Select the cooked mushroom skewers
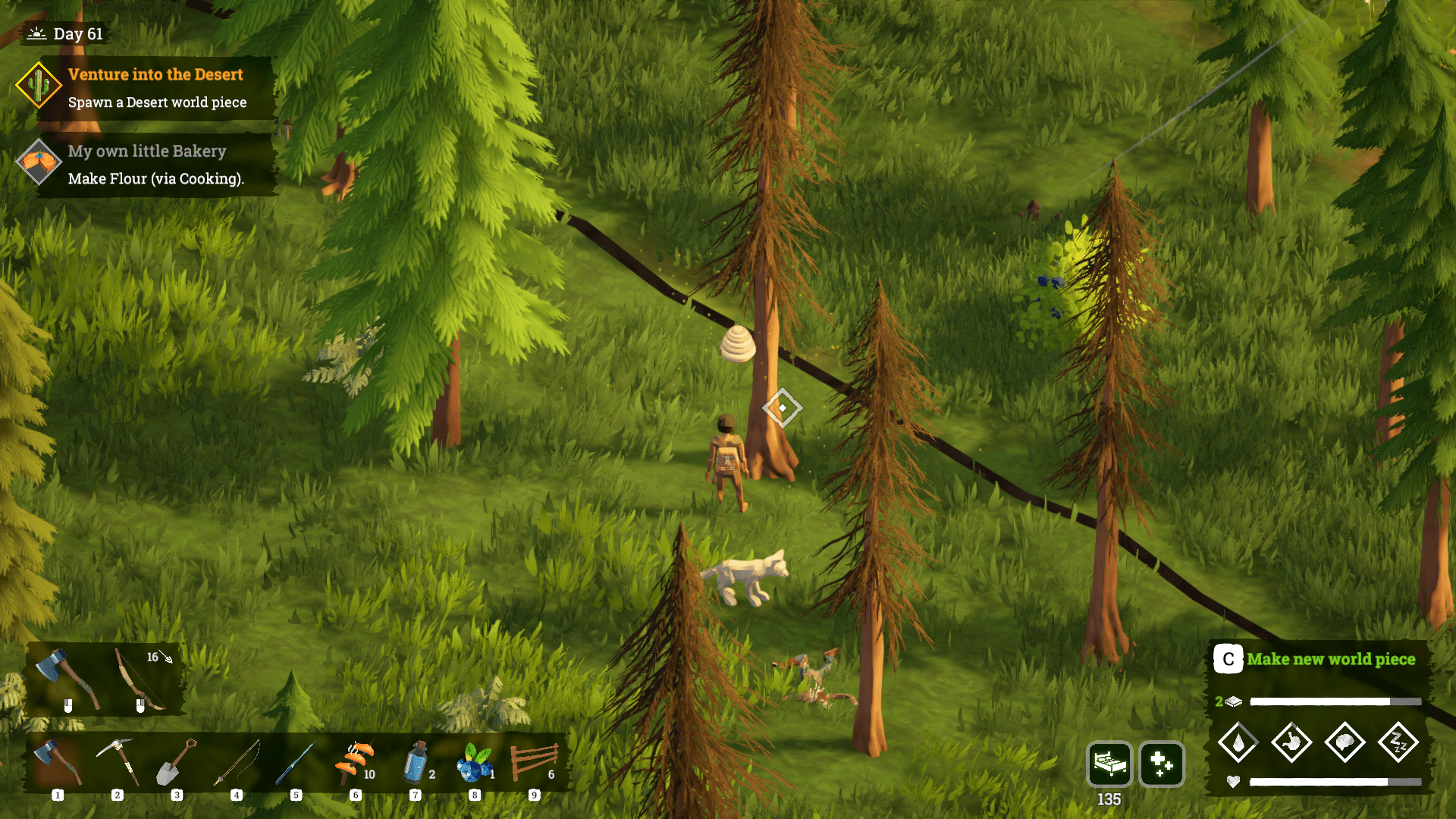 (355, 762)
